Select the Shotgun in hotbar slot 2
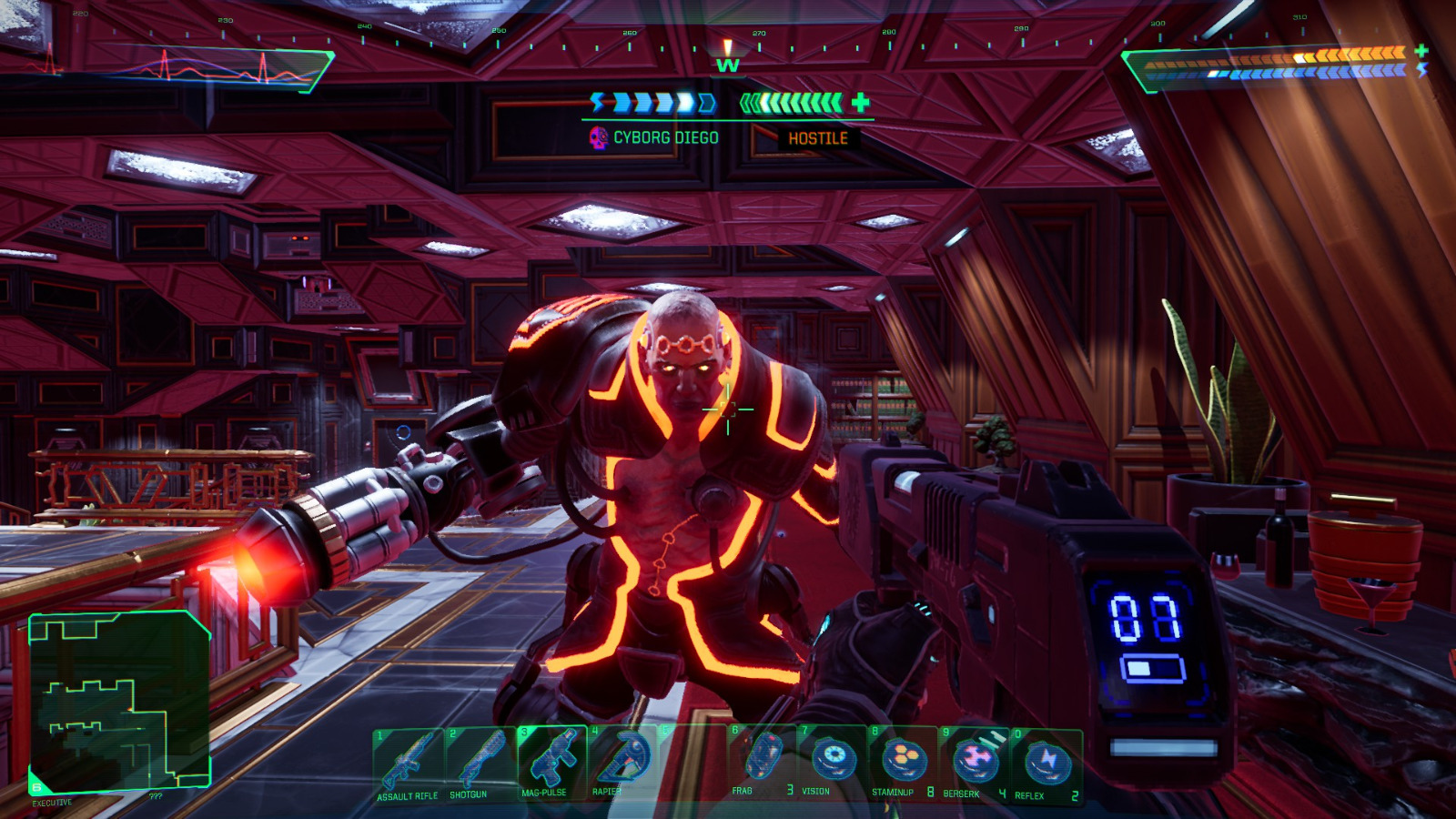Screen dimensions: 1456x819 [481, 760]
